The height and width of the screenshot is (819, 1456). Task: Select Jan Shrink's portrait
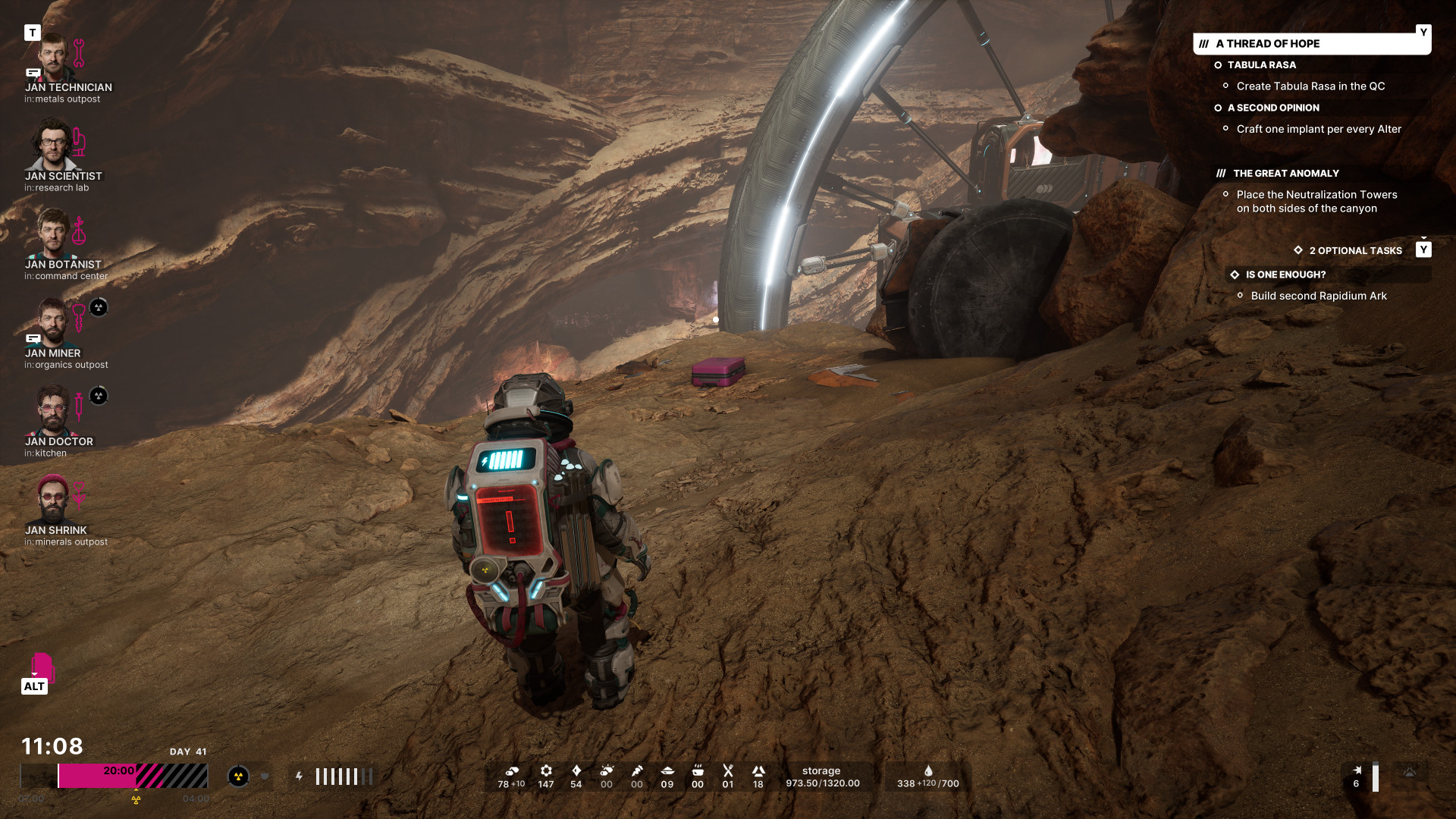point(53,500)
